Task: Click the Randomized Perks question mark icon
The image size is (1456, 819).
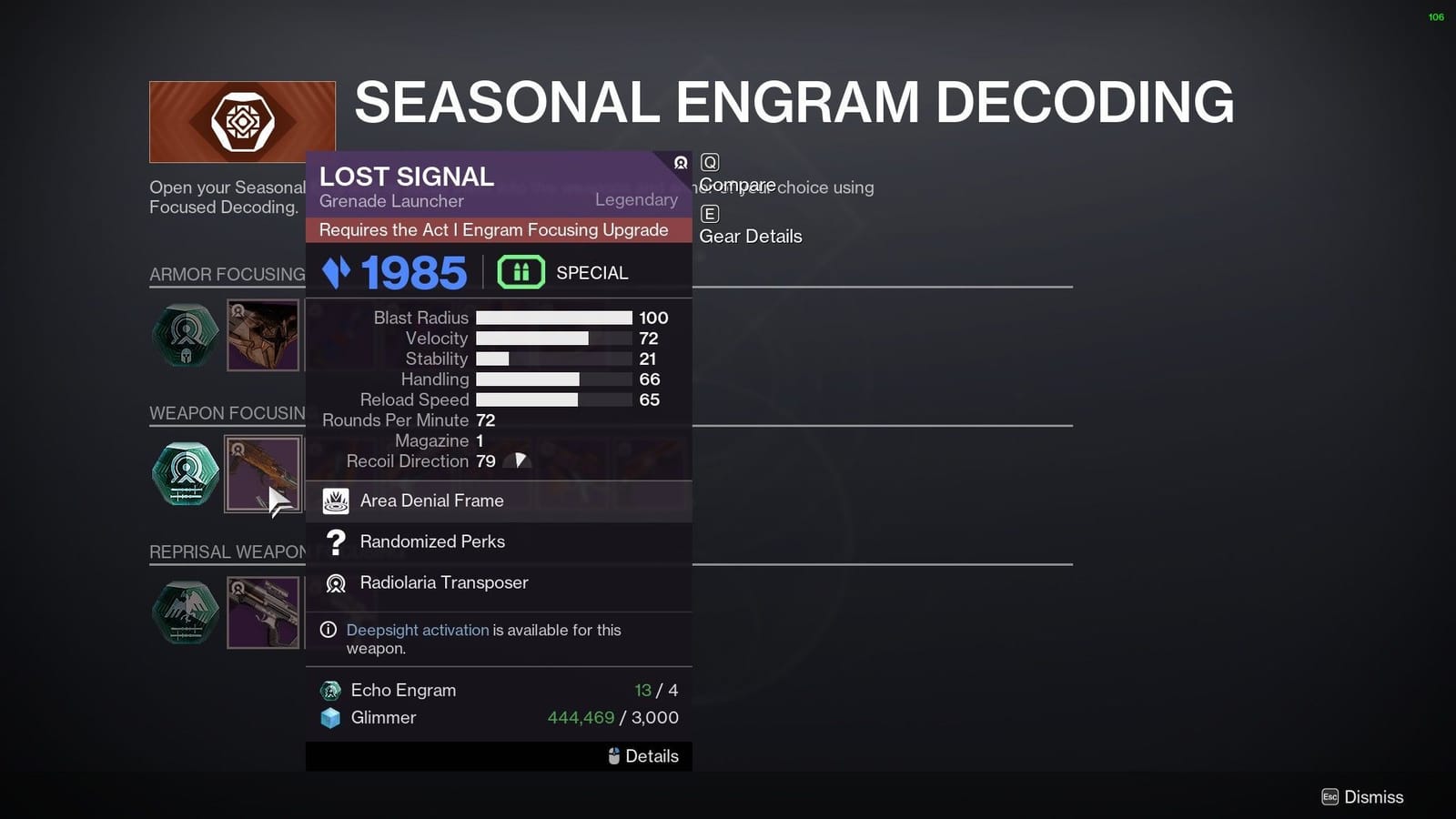Action: coord(336,541)
